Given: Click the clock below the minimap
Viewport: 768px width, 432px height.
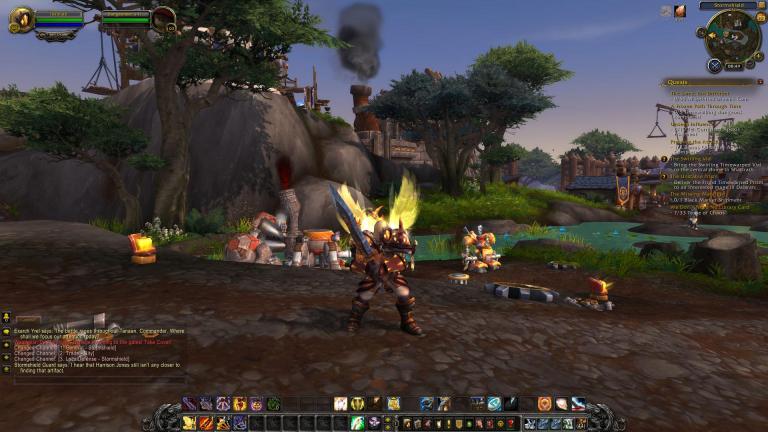Looking at the screenshot, I should (734, 66).
